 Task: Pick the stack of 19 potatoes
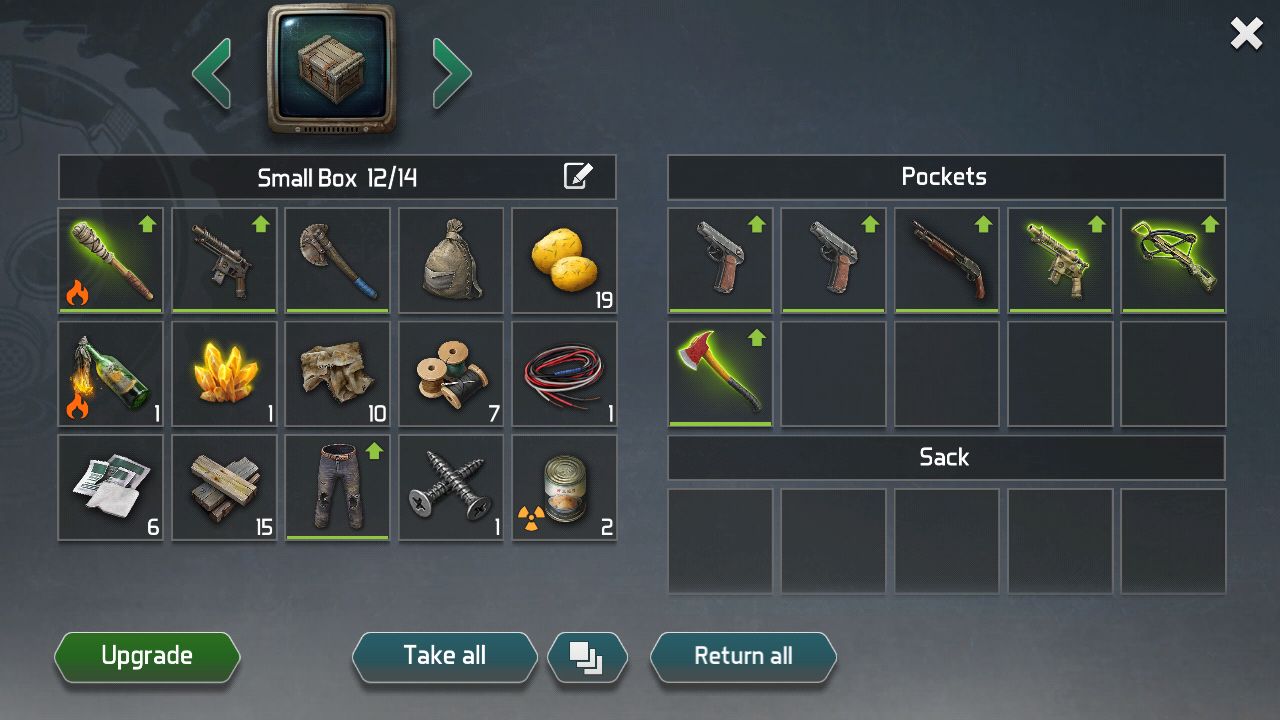click(564, 260)
